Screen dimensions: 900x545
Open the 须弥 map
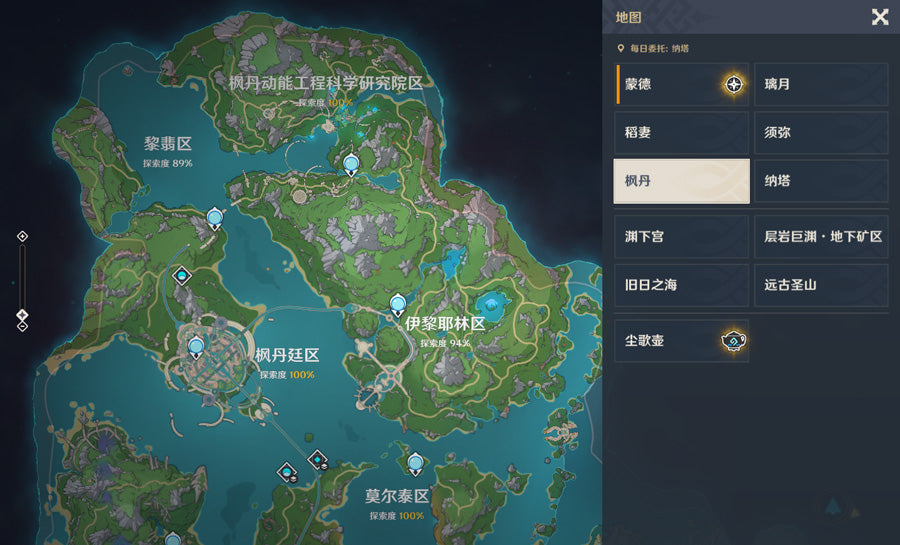point(820,133)
